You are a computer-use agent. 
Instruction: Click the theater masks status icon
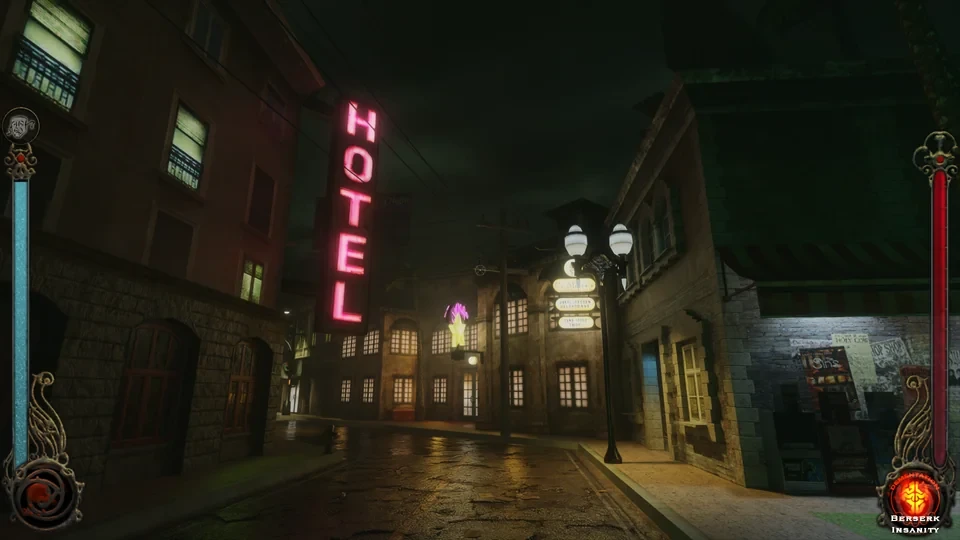[20, 125]
